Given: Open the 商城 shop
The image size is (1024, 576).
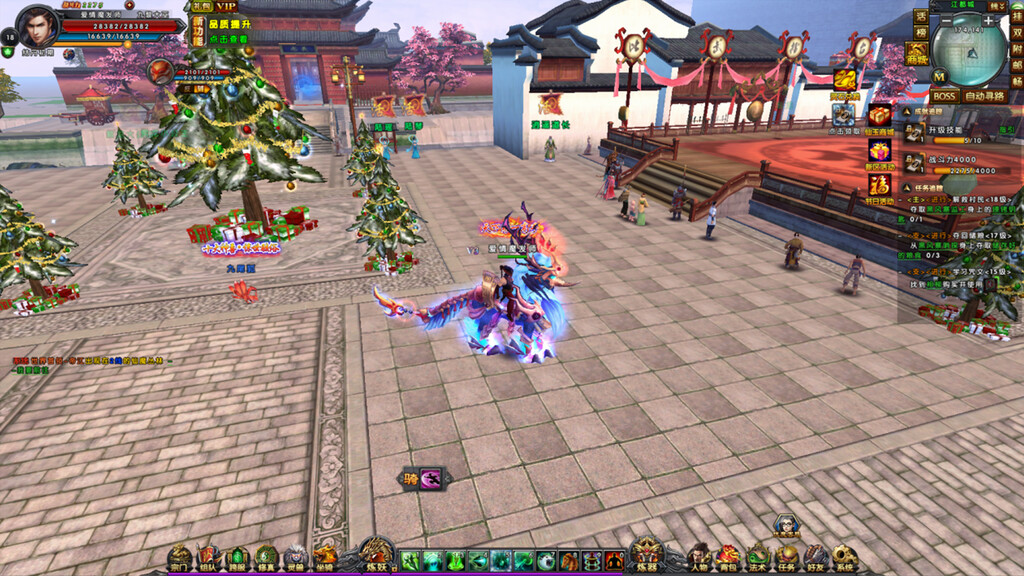Looking at the screenshot, I should (x=916, y=53).
